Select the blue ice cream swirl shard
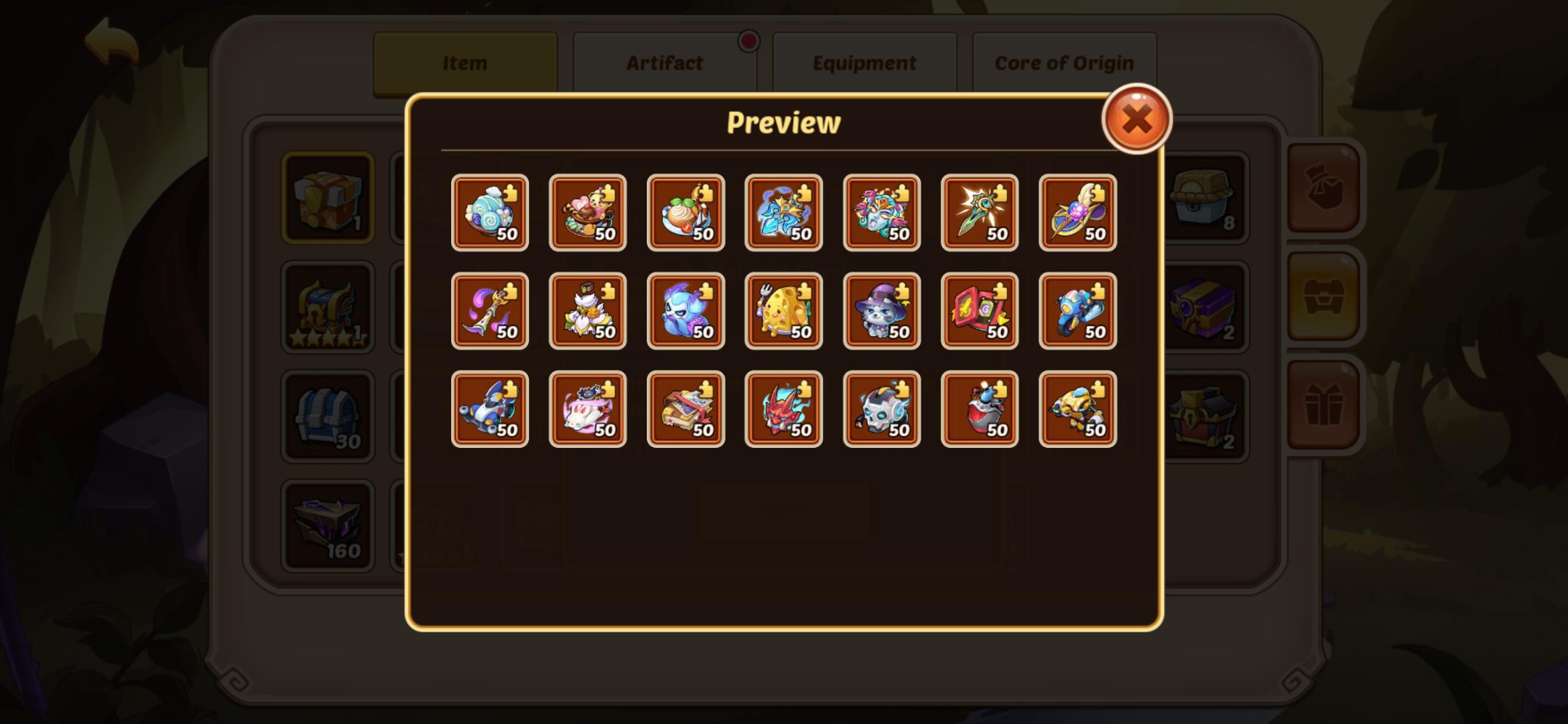This screenshot has width=1568, height=724. (490, 213)
